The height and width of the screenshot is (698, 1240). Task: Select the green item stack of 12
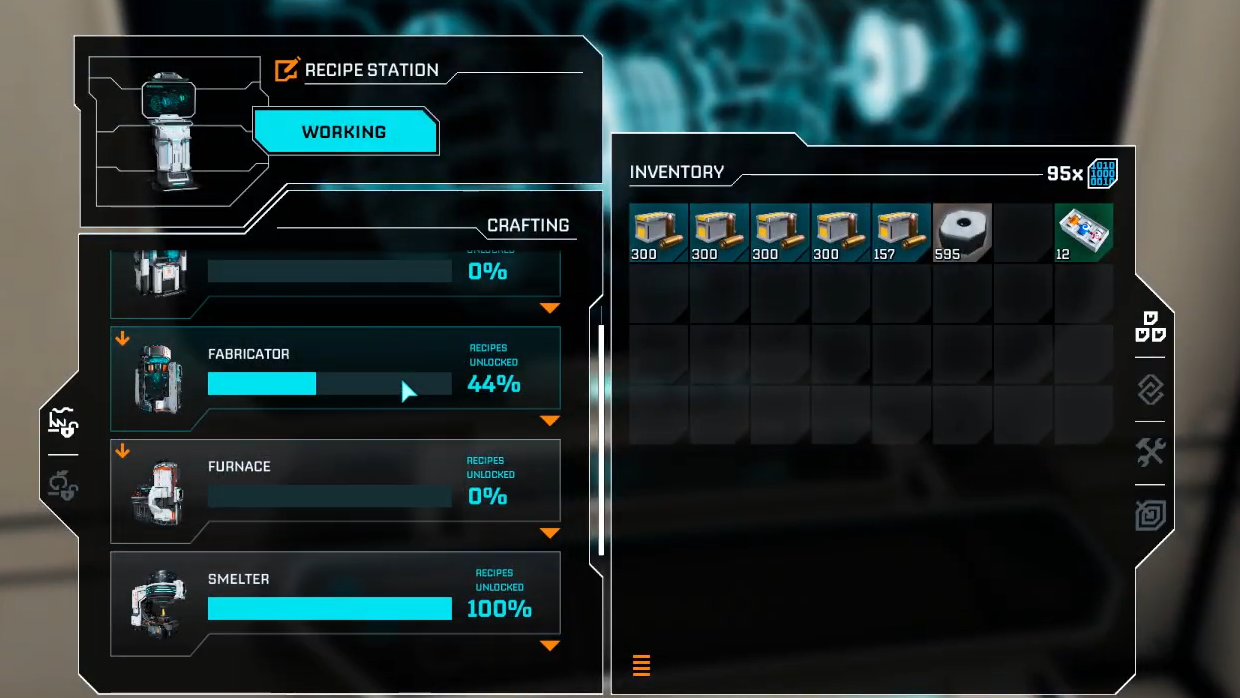(x=1084, y=233)
